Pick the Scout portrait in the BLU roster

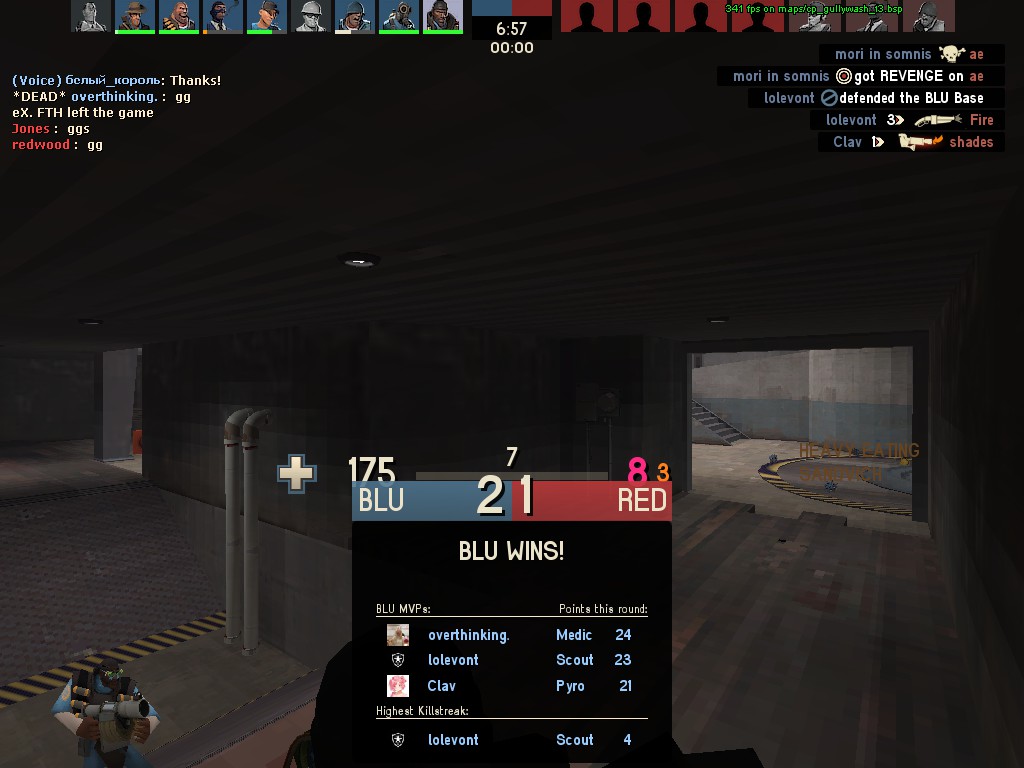(x=267, y=16)
